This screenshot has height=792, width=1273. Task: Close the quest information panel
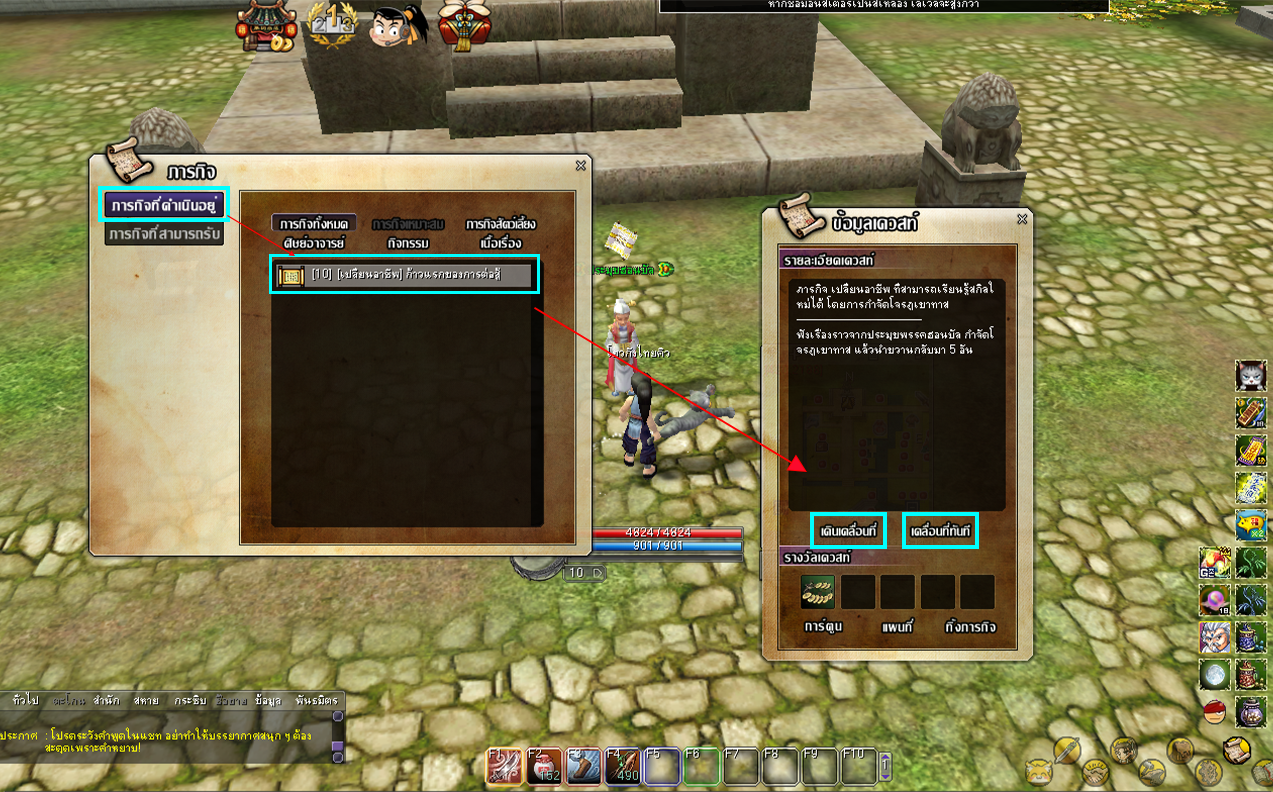(x=1021, y=219)
